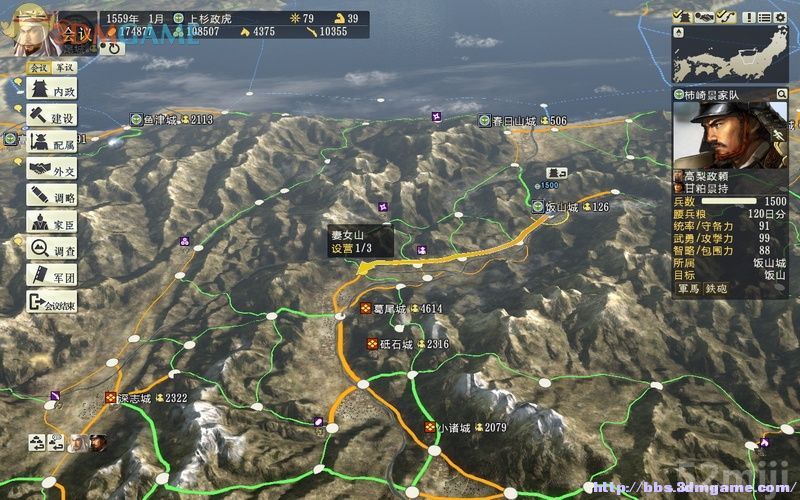
Task: Open the 内政 domestic affairs menu
Action: pos(52,91)
